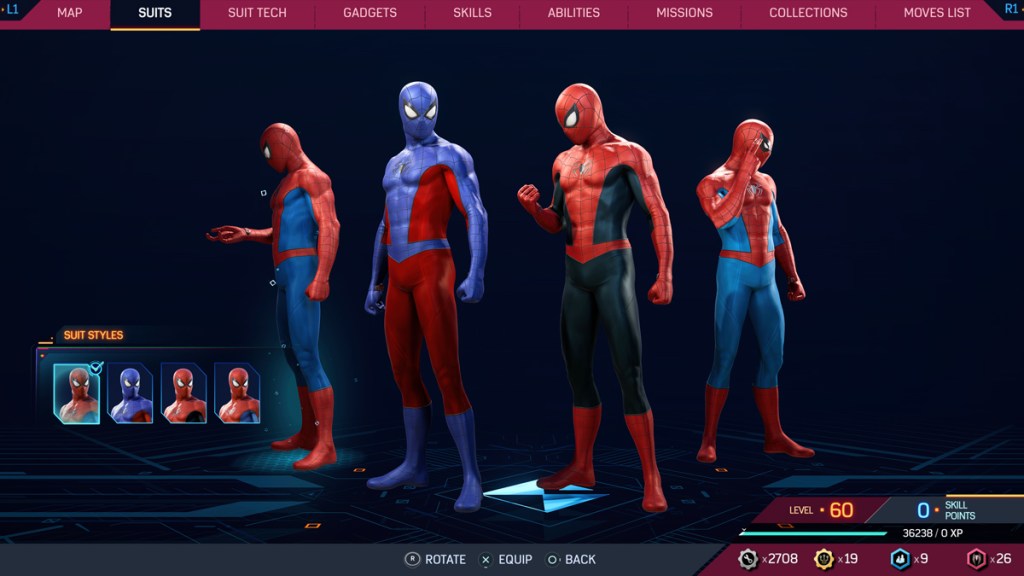The width and height of the screenshot is (1024, 576).
Task: Choose the blue-masked suit style thumbnail
Action: coord(131,393)
